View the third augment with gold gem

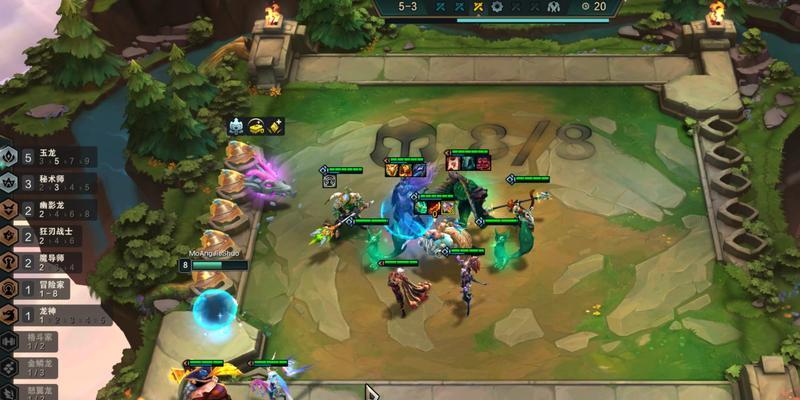tap(277, 126)
